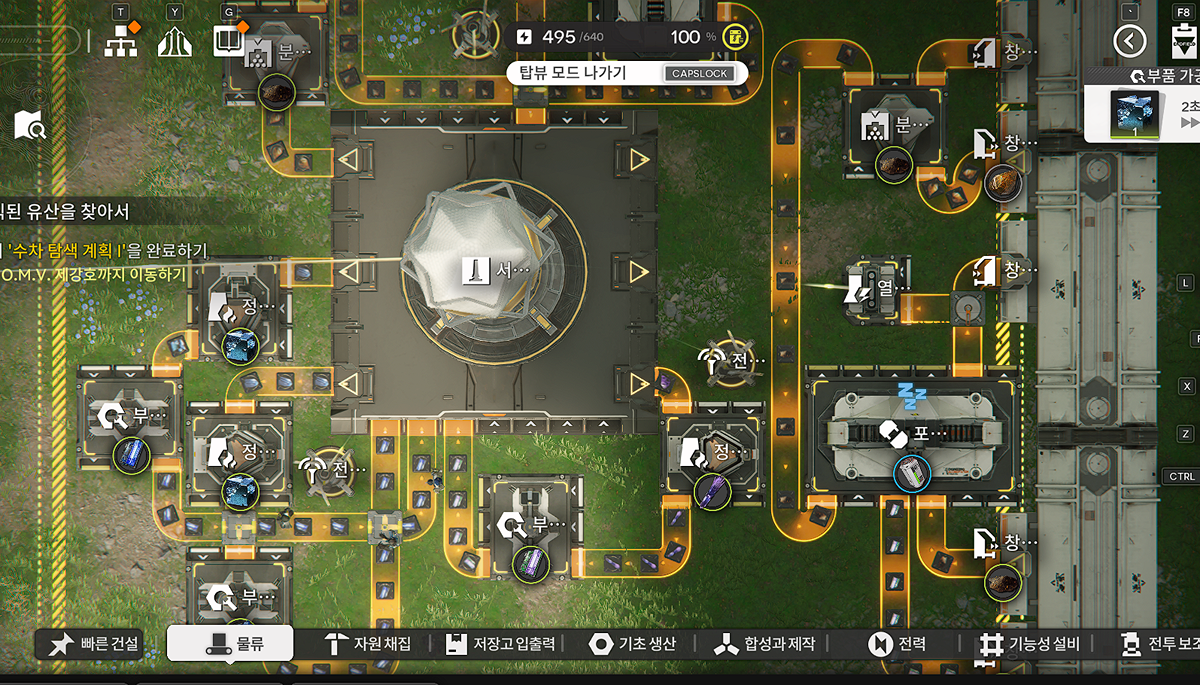Image resolution: width=1200 pixels, height=685 pixels.
Task: Select the 기능성 설비 functional facilities tab
Action: 1032,643
